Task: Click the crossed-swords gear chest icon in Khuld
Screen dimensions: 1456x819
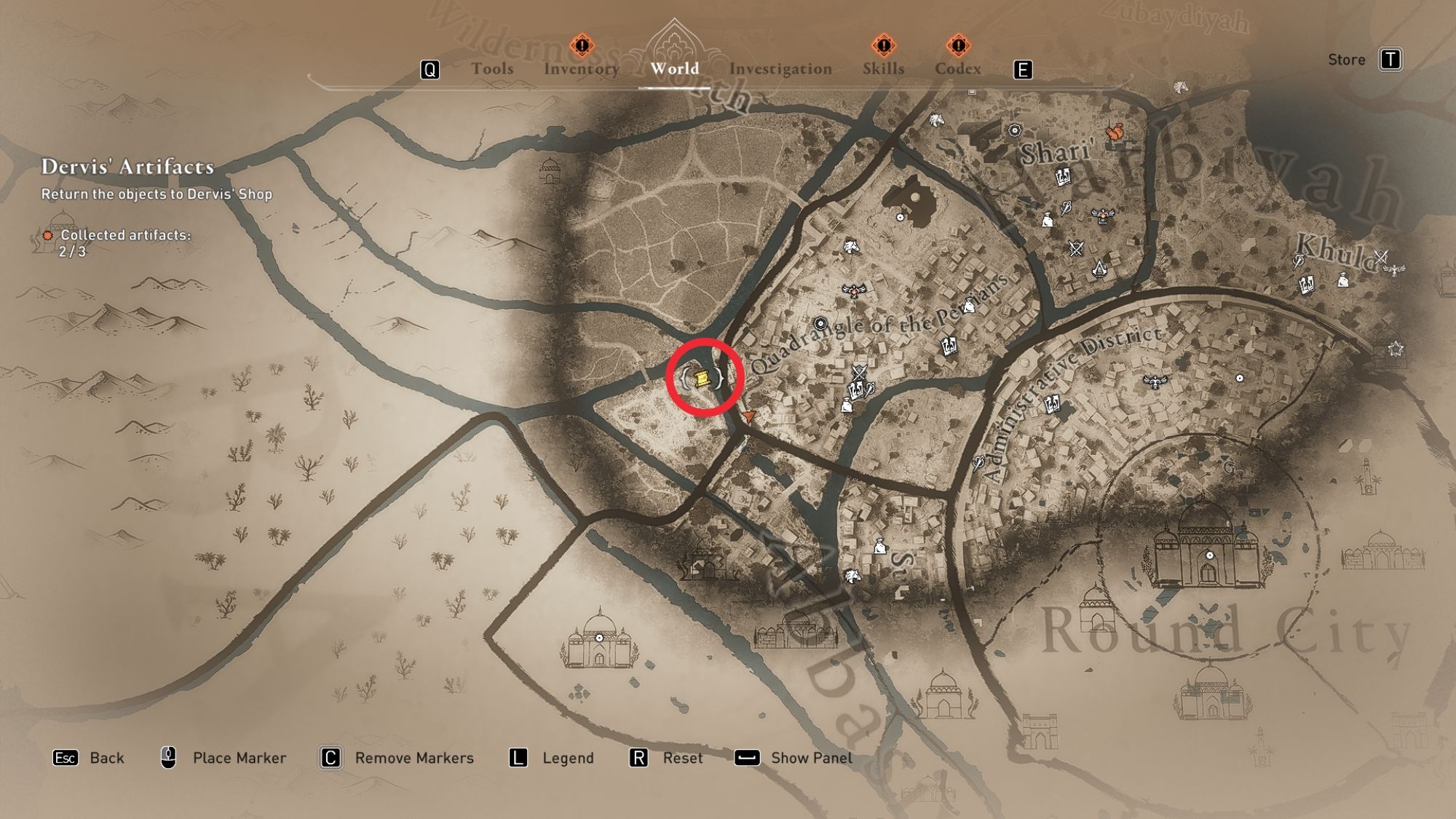Action: tap(1381, 256)
